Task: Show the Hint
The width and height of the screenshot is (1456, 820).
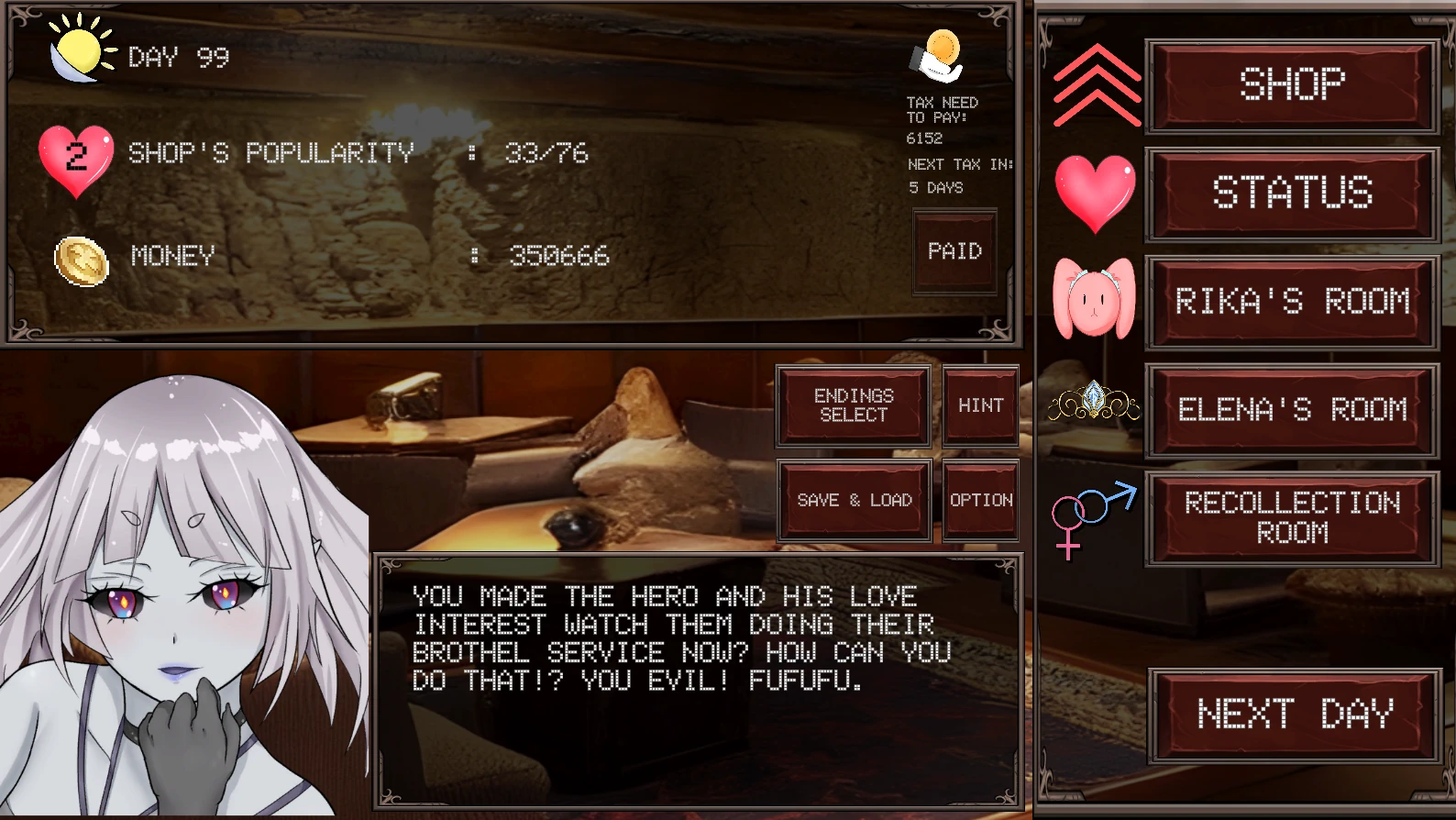Action: point(980,405)
